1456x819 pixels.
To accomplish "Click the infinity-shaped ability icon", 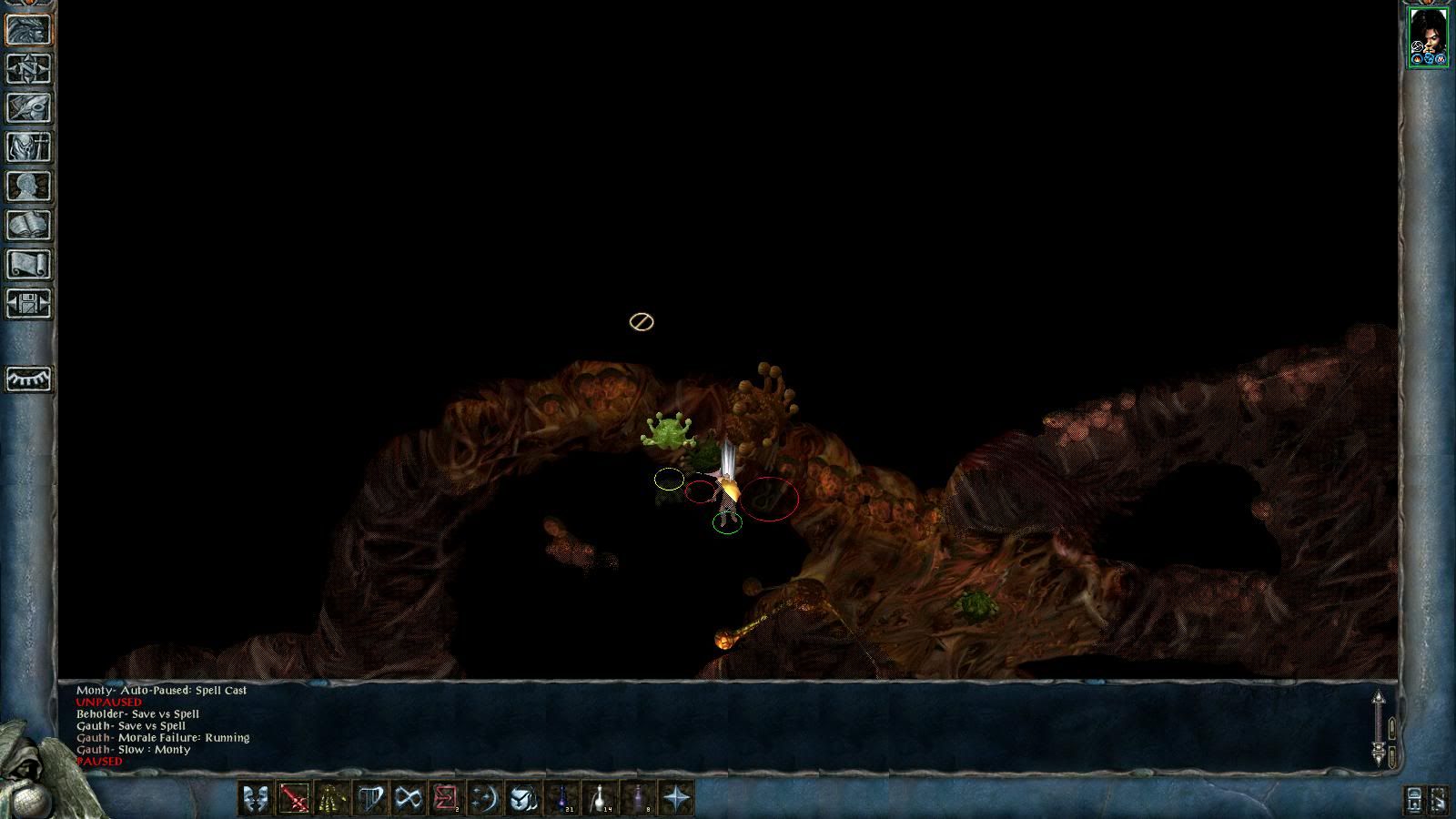I will click(409, 798).
